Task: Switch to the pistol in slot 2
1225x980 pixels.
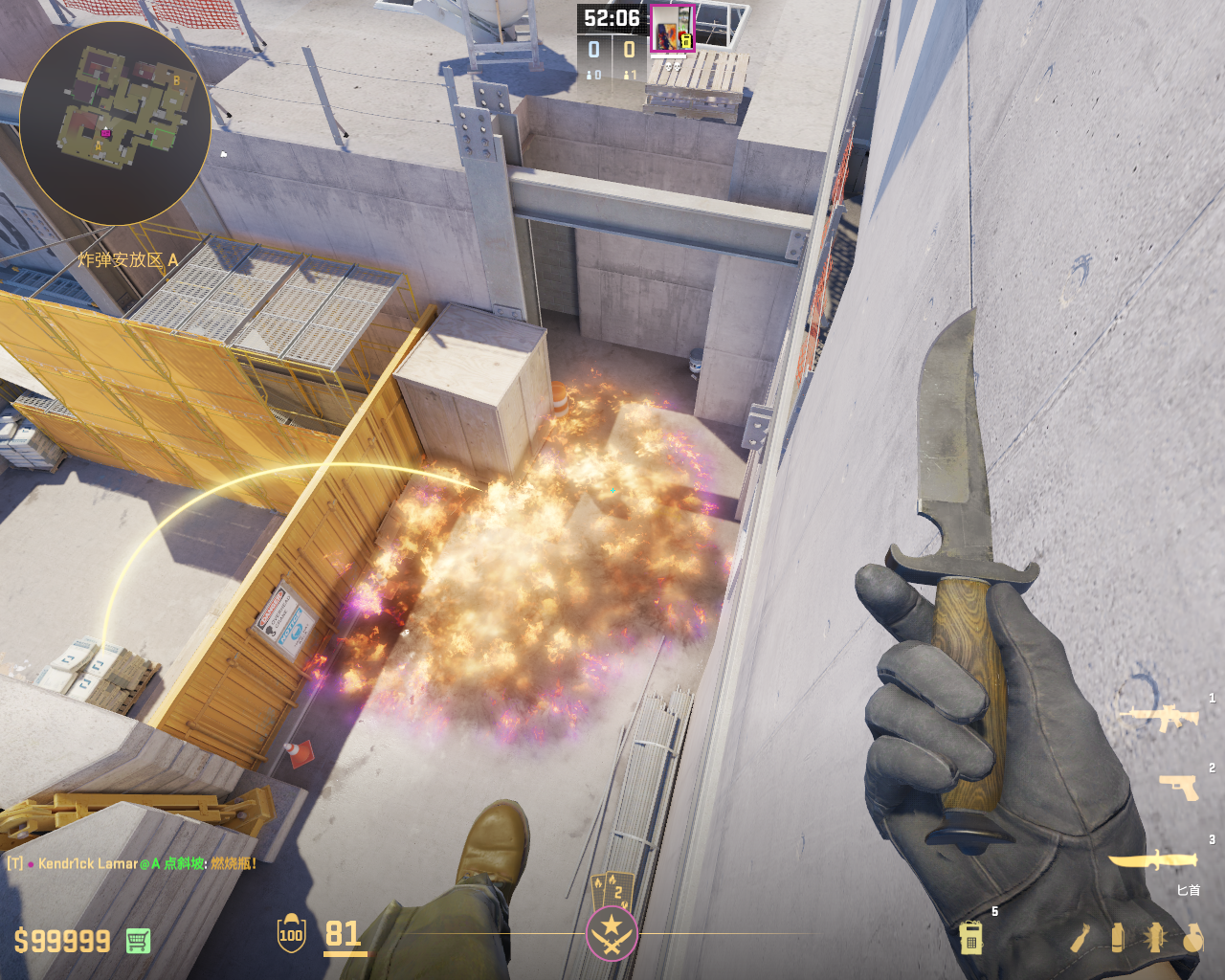Action: coord(1178,787)
